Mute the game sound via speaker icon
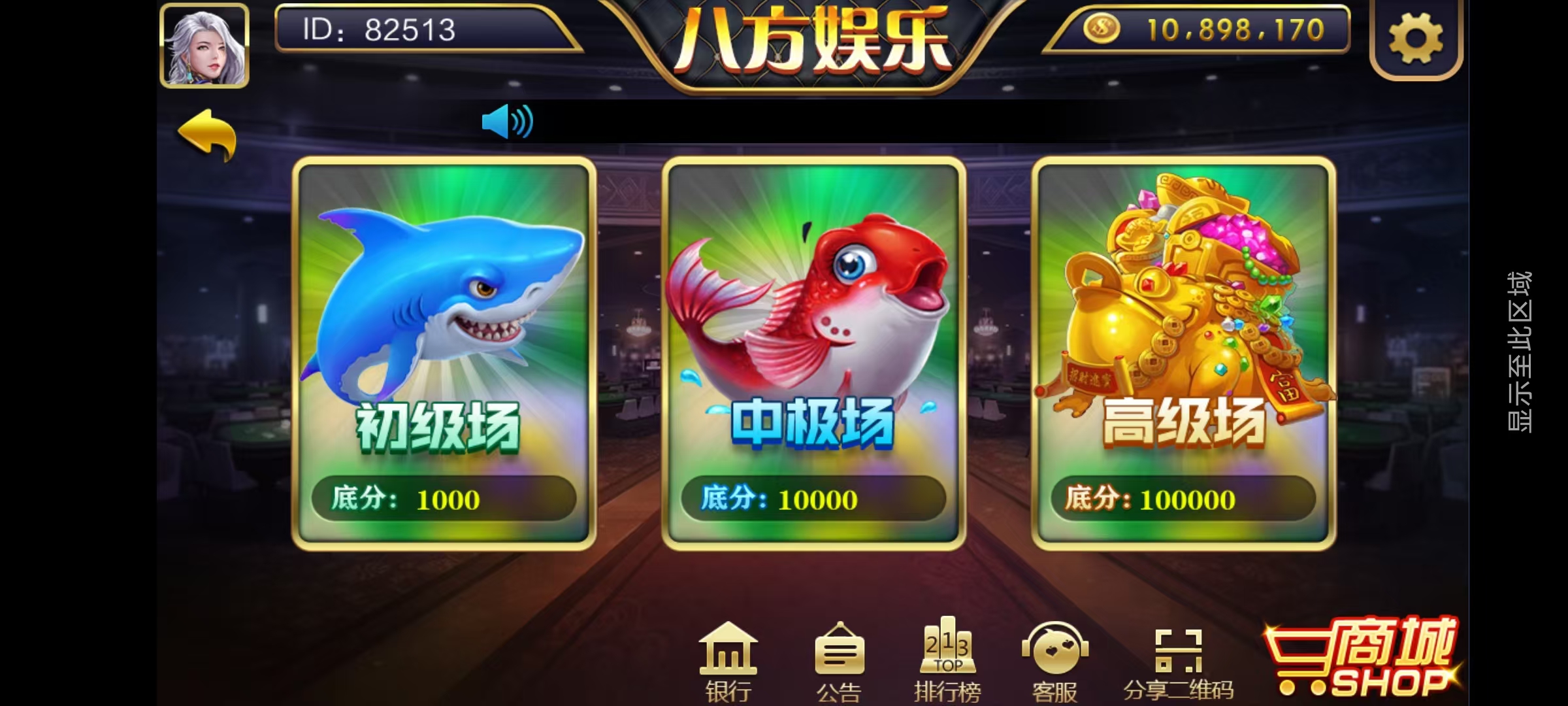Viewport: 1568px width, 706px height. point(508,121)
